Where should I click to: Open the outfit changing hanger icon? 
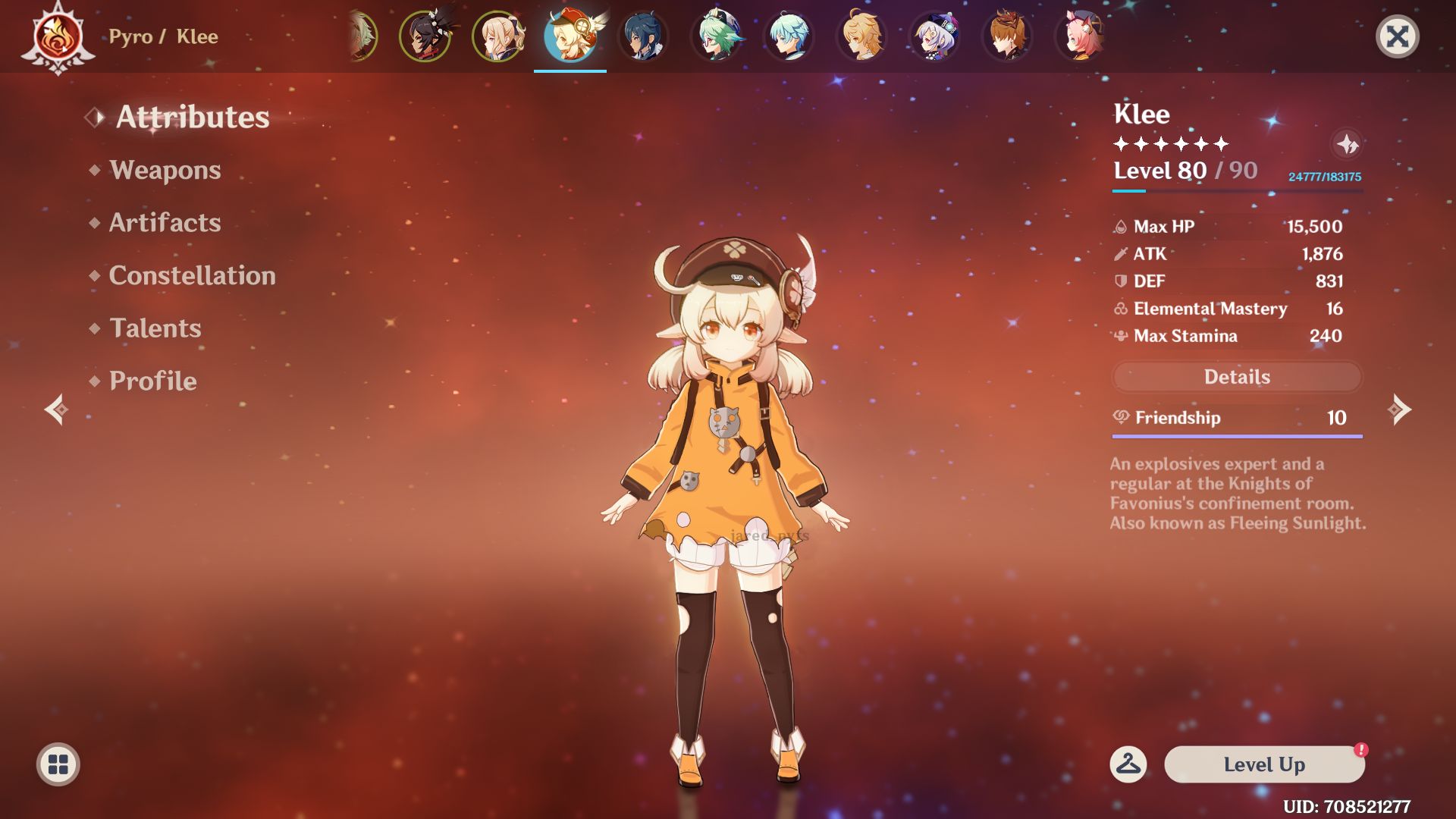pos(1129,765)
